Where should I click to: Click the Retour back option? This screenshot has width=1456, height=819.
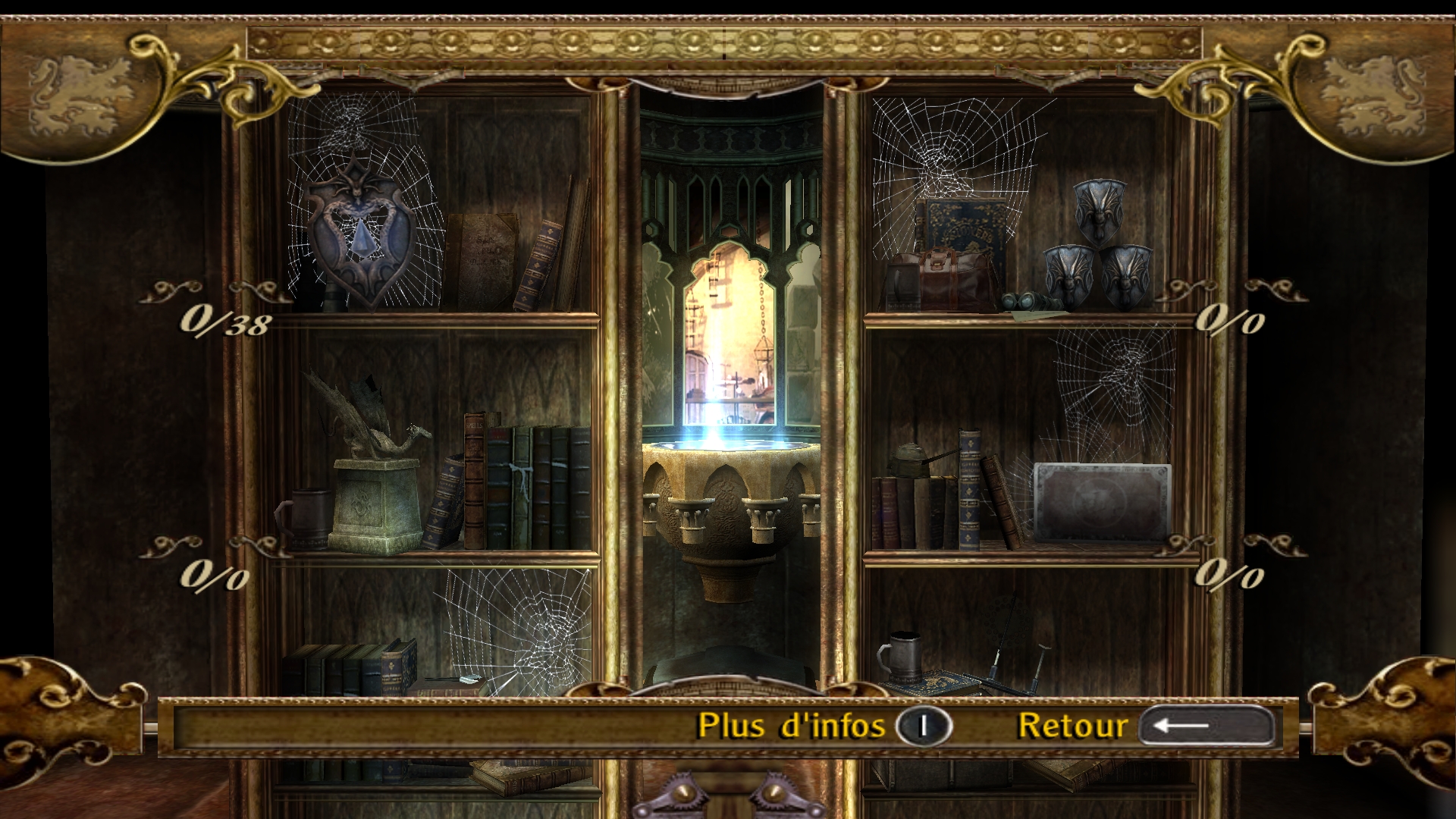click(1145, 726)
